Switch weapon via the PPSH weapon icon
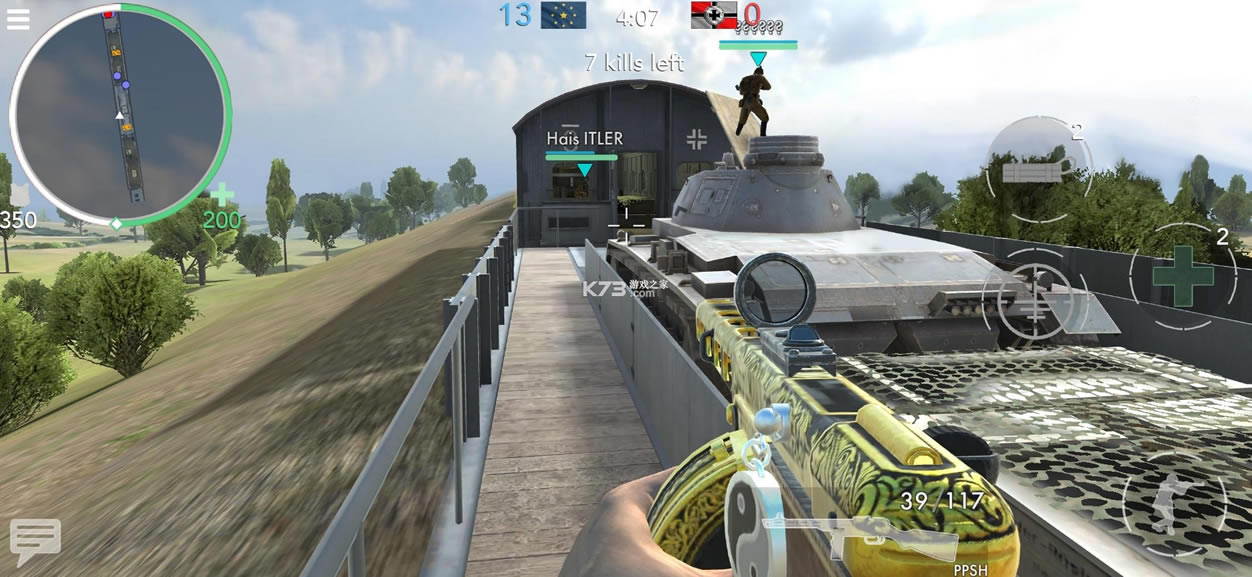 pyautogui.click(x=860, y=537)
